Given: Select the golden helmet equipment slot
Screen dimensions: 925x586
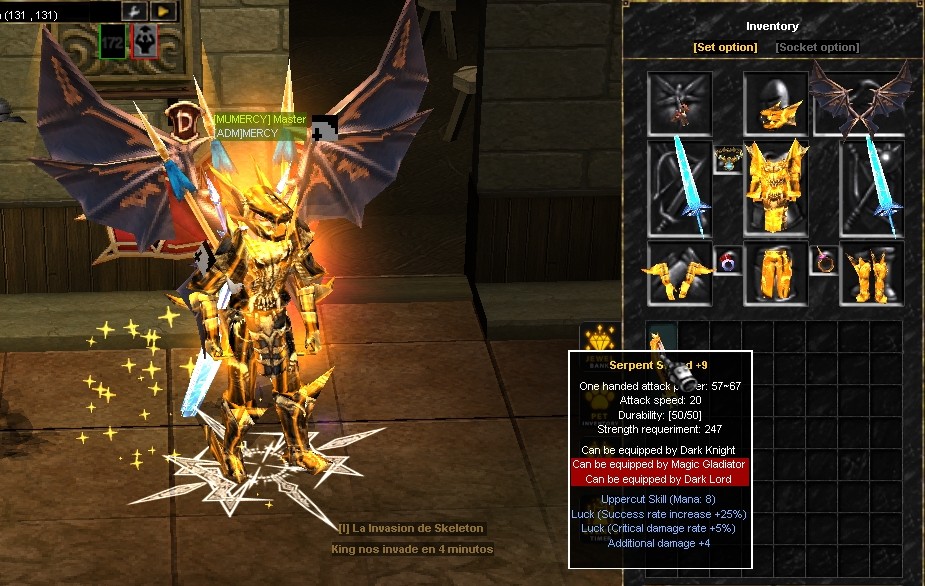Looking at the screenshot, I should point(776,104).
